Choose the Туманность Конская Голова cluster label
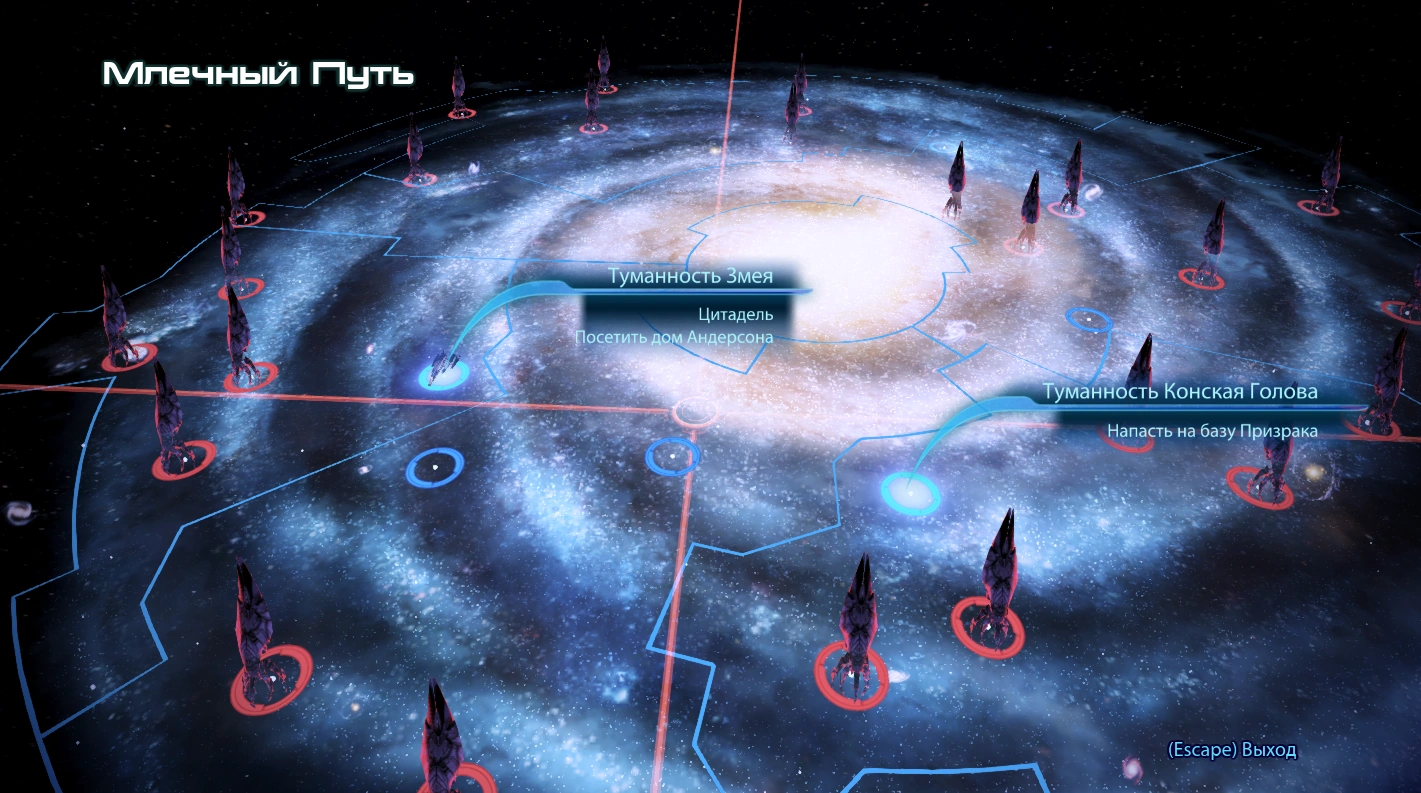Viewport: 1421px width, 793px height. coord(1180,392)
